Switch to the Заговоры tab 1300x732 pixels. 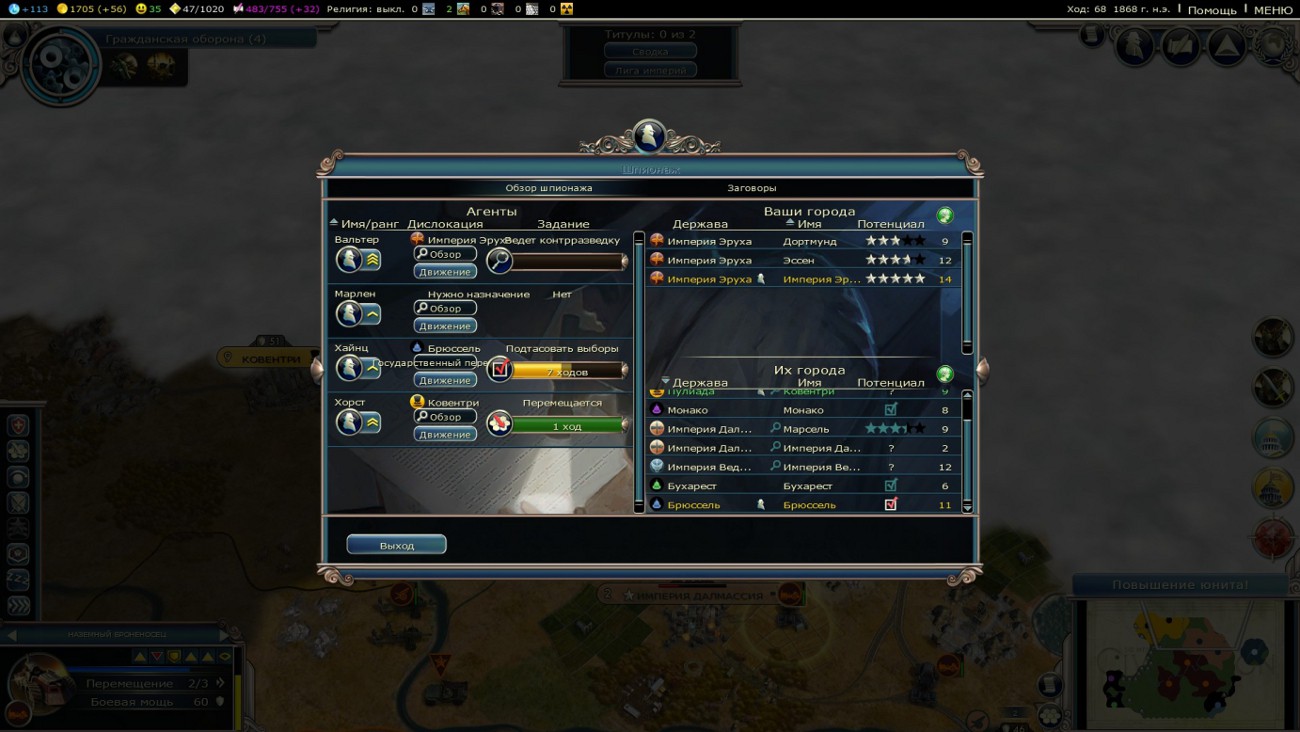tap(751, 188)
